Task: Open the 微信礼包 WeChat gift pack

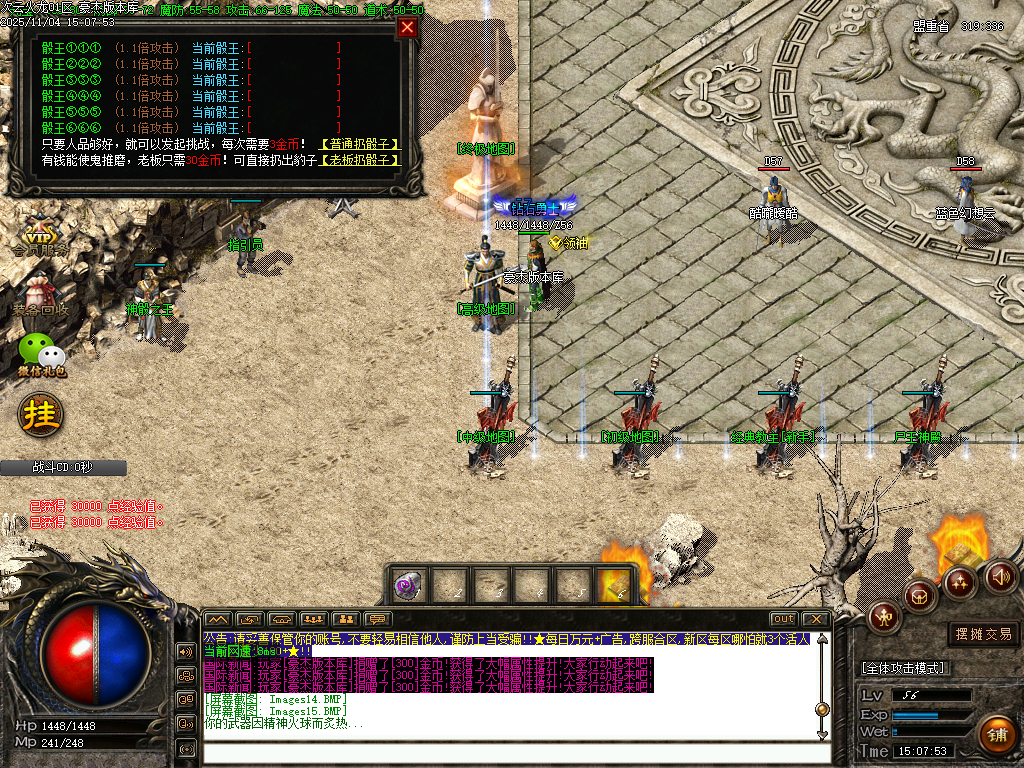Action: (42, 355)
